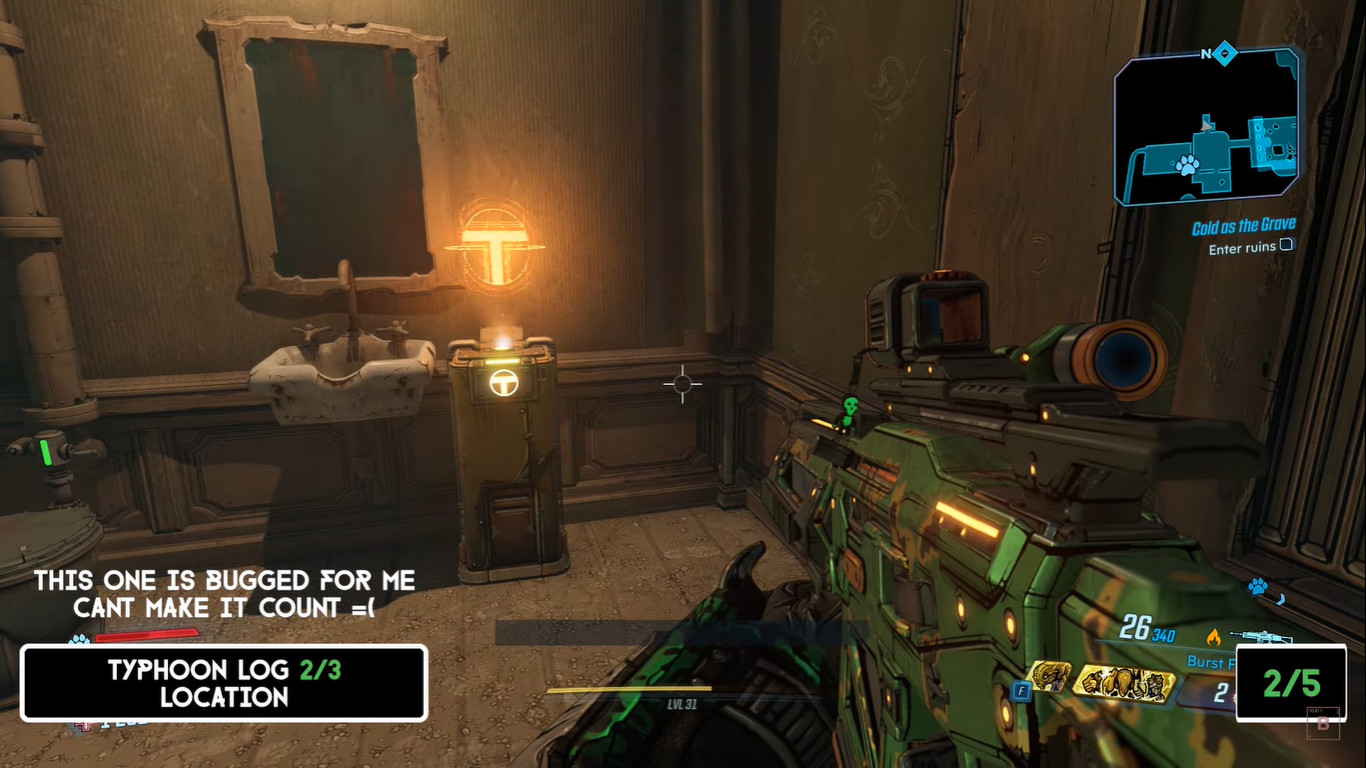Expand the chevron beside the pet paw icon

(x=1280, y=597)
